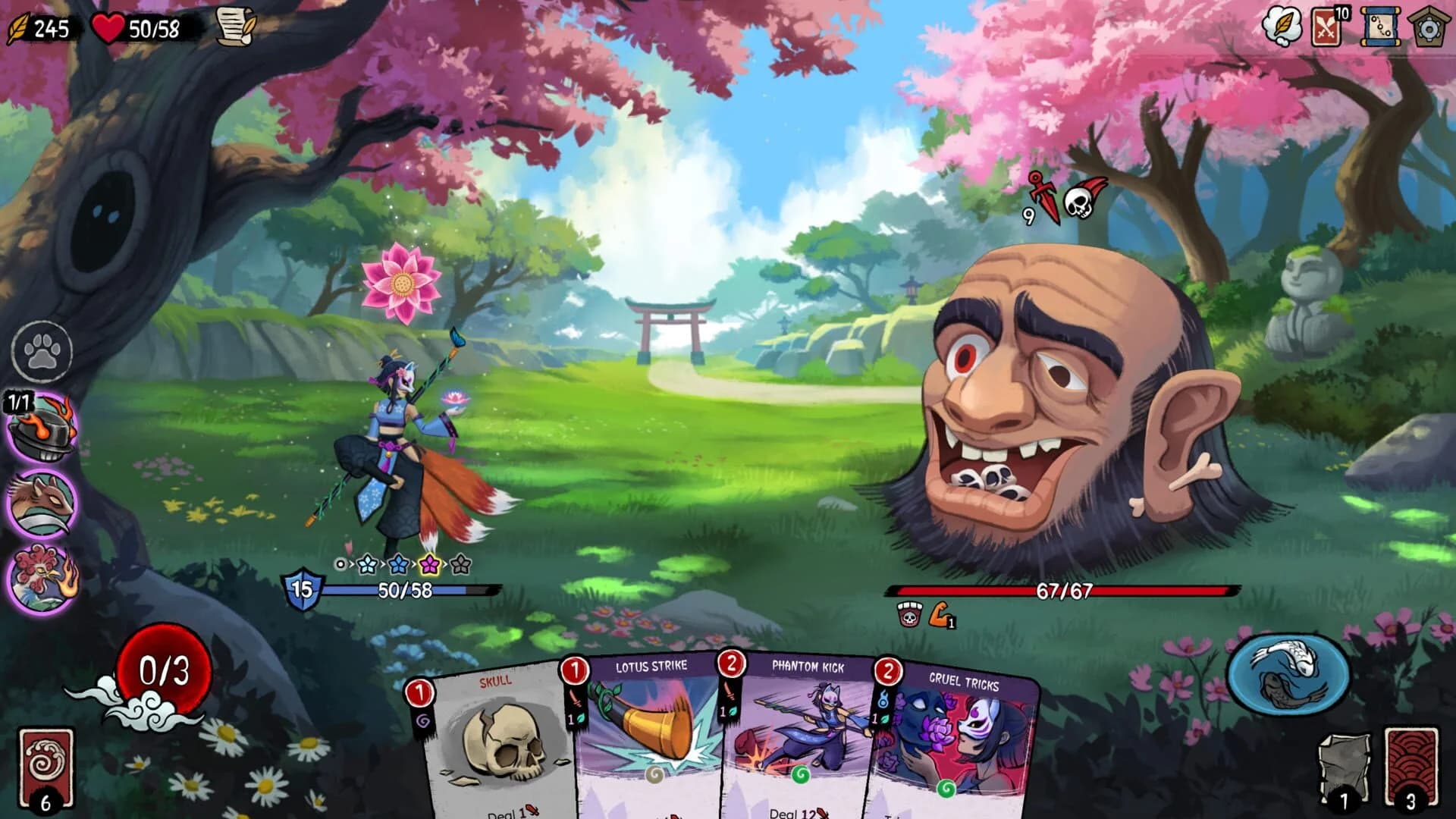The height and width of the screenshot is (819, 1456).
Task: Click the enemy health bar showing 67/67
Action: click(x=1060, y=590)
